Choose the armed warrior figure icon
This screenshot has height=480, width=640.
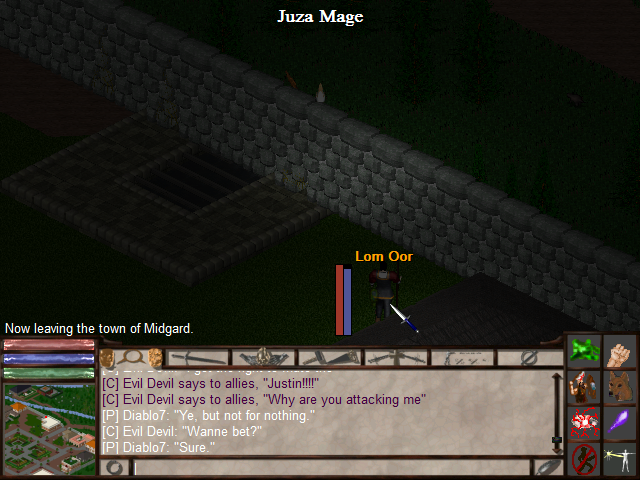pyautogui.click(x=583, y=387)
